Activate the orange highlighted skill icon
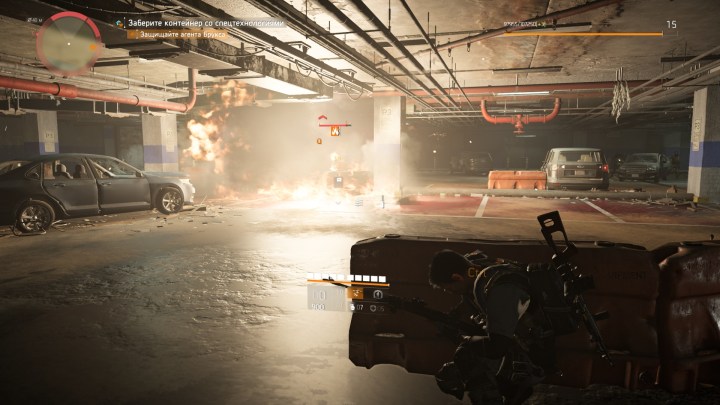The width and height of the screenshot is (720, 405). click(355, 294)
